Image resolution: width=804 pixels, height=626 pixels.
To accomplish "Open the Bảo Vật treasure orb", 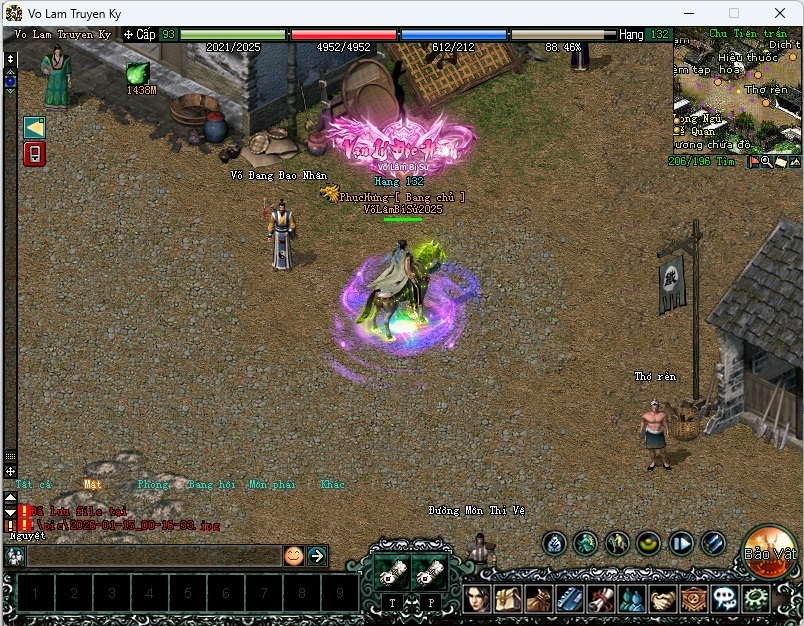I will click(x=769, y=550).
